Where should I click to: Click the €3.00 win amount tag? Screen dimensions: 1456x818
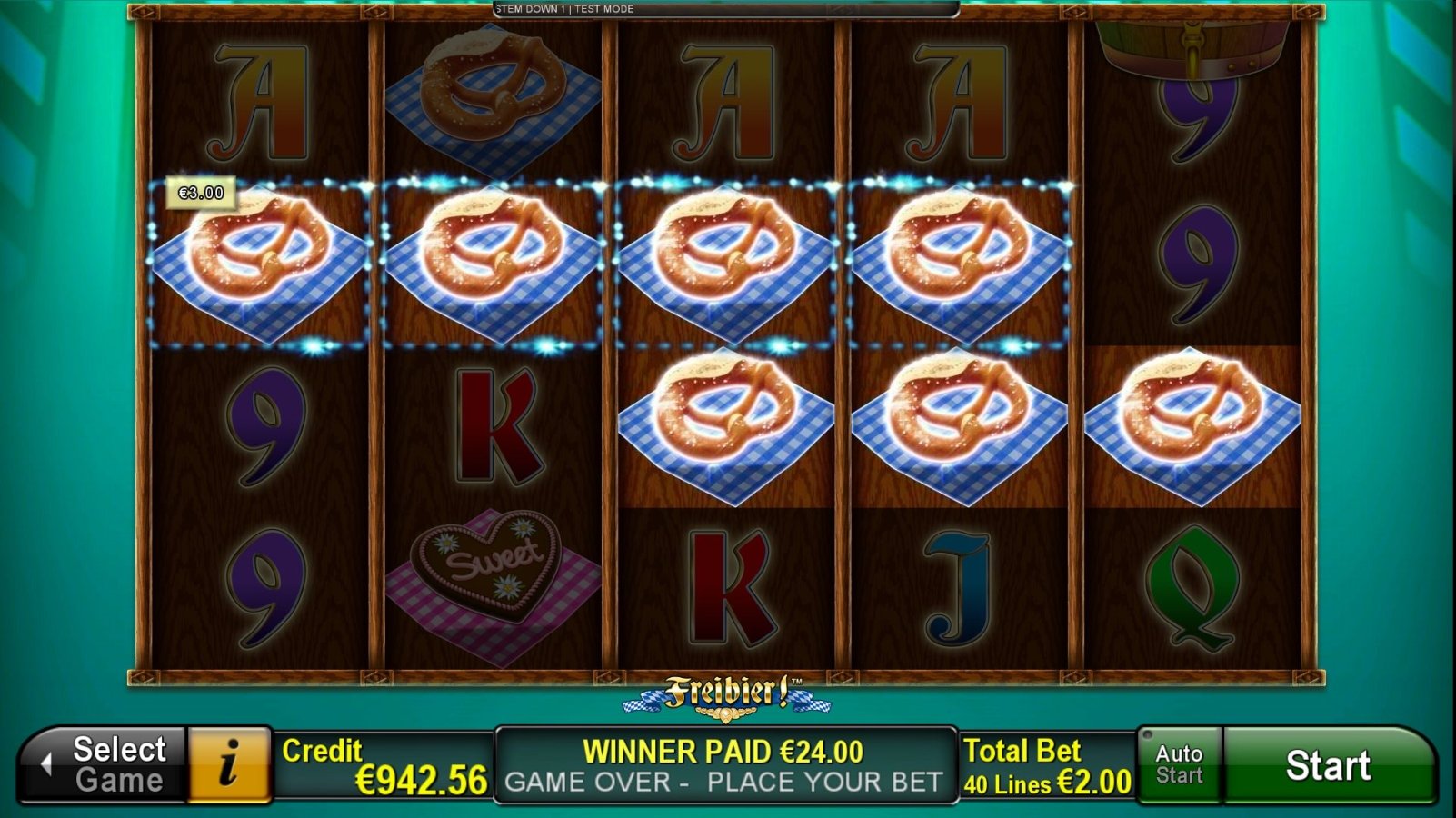[x=199, y=193]
